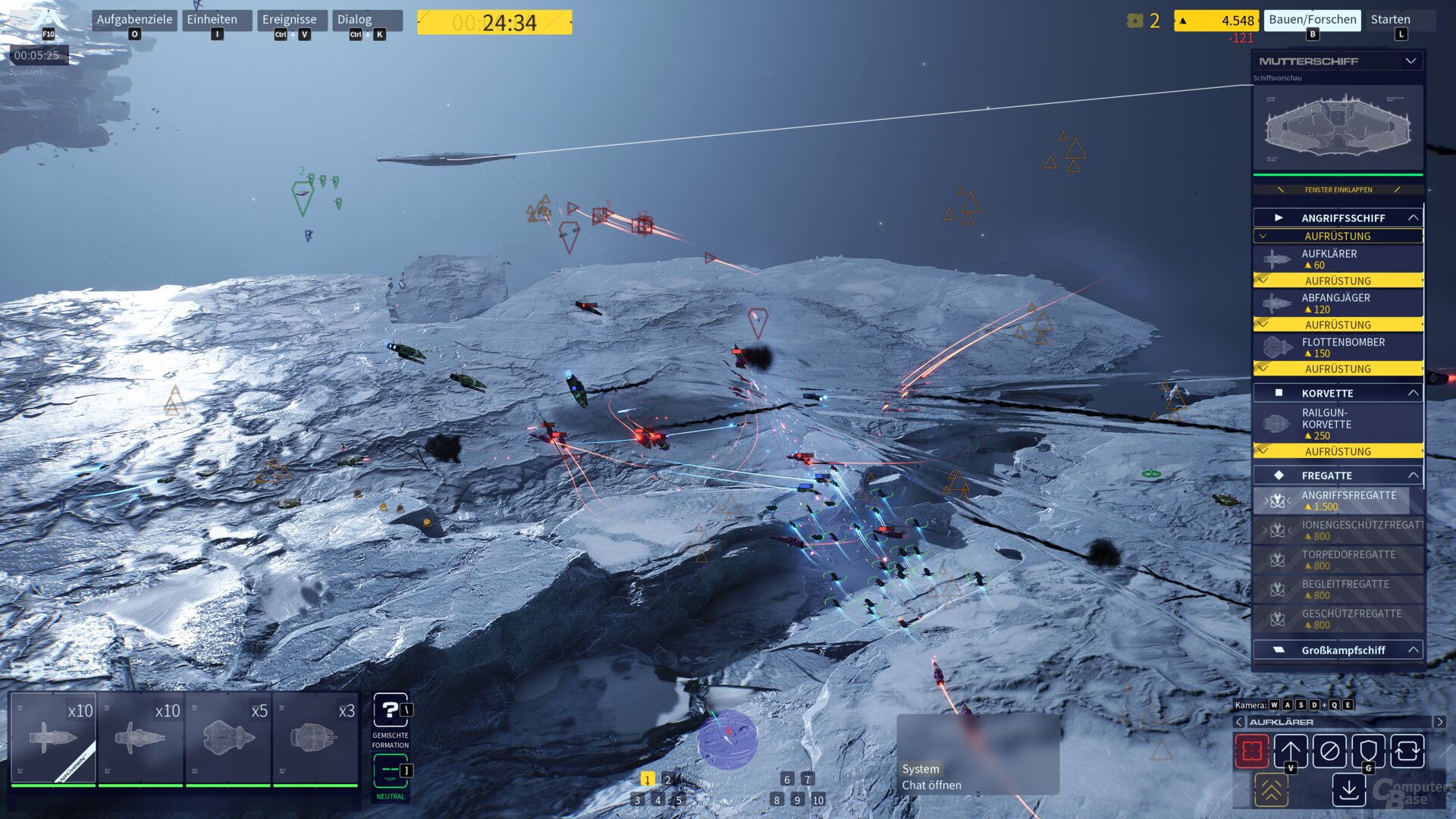Open the Bauen/Forschen tab
The width and height of the screenshot is (1456, 819).
pyautogui.click(x=1311, y=20)
